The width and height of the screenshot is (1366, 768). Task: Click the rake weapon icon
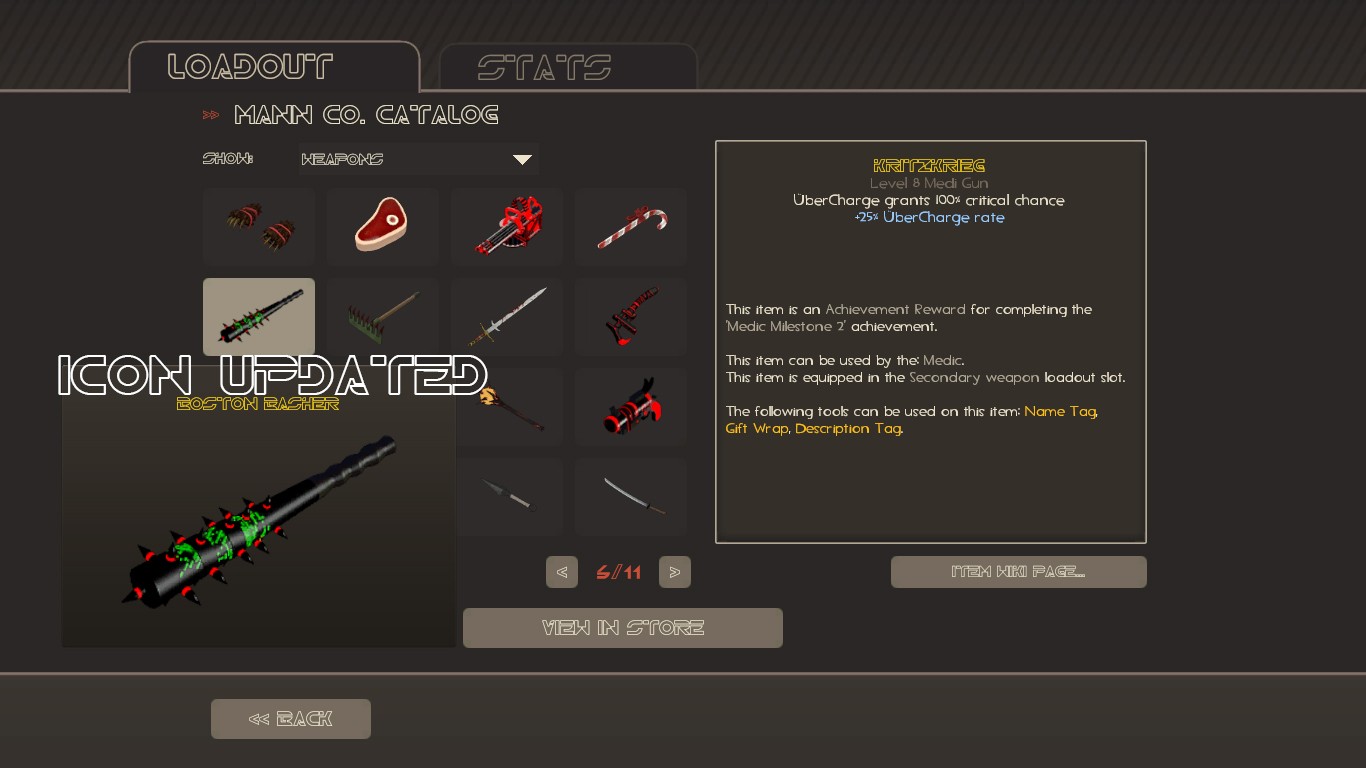382,316
